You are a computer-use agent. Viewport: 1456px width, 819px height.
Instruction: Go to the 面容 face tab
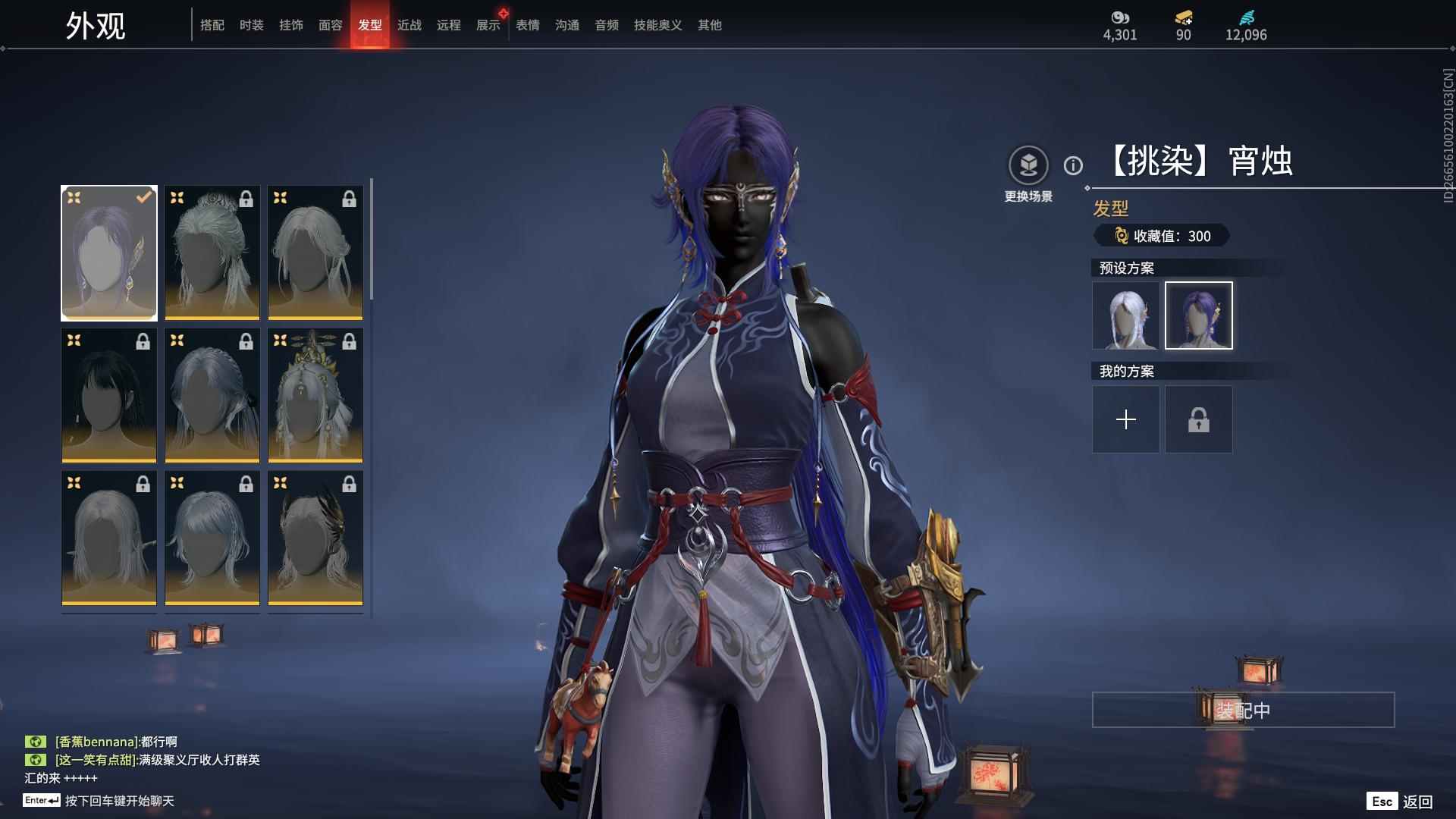330,25
